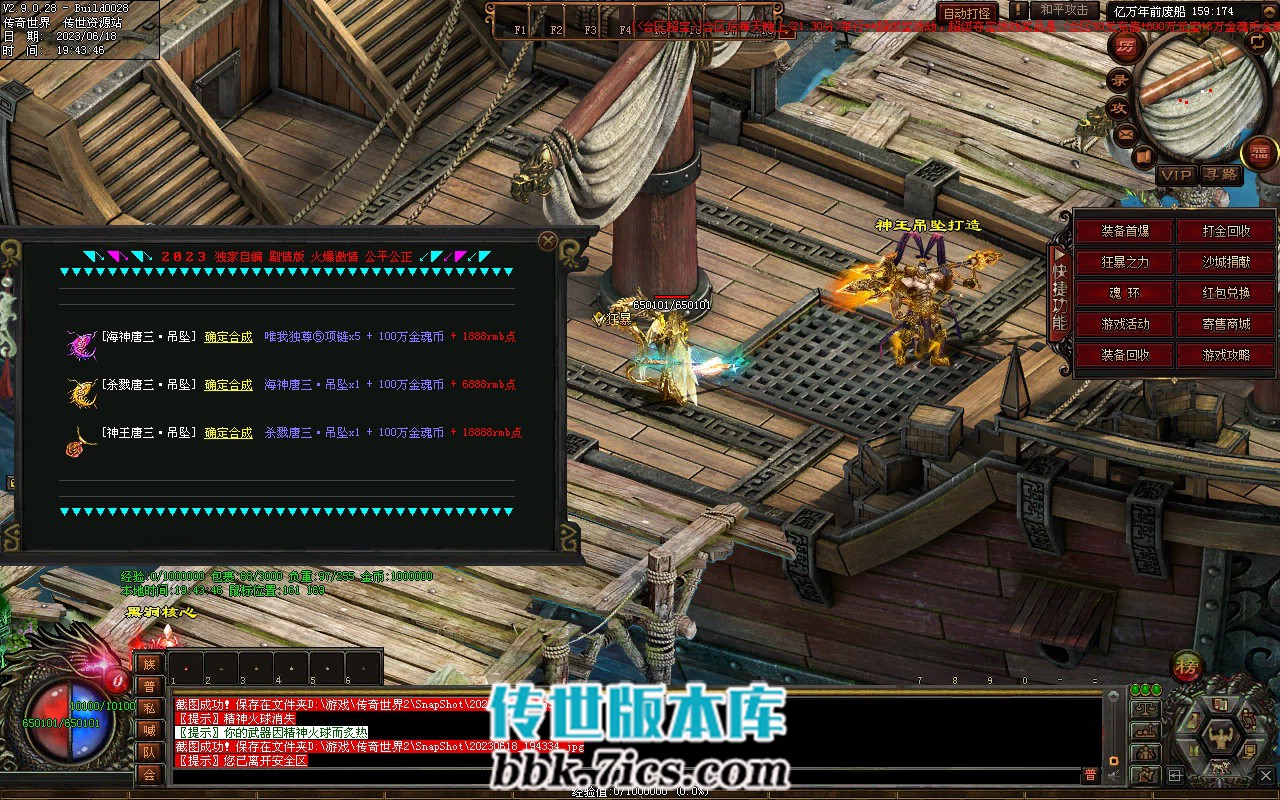Screen dimensions: 1280x800
Task: Open 打金回收 from the quick menu
Action: (1226, 231)
